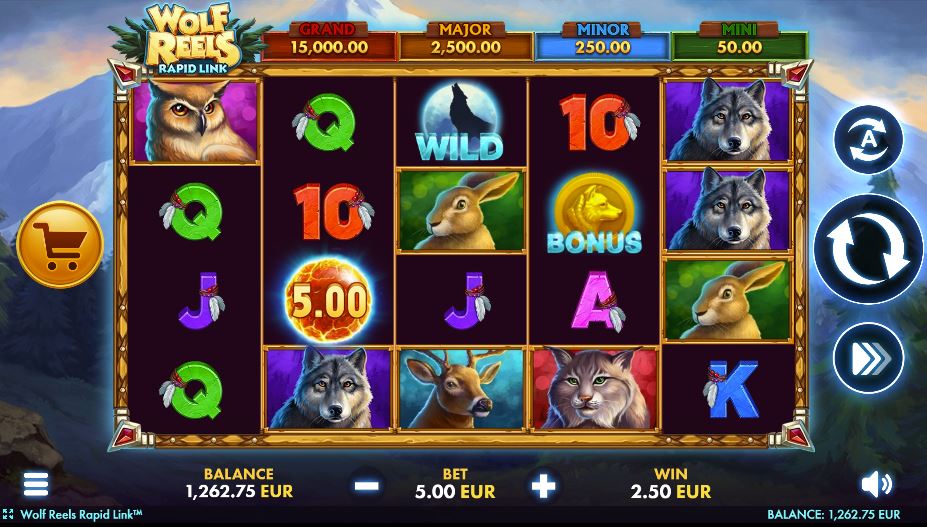Viewport: 927px width, 527px height.
Task: Toggle the sound speaker icon
Action: pyautogui.click(x=876, y=485)
